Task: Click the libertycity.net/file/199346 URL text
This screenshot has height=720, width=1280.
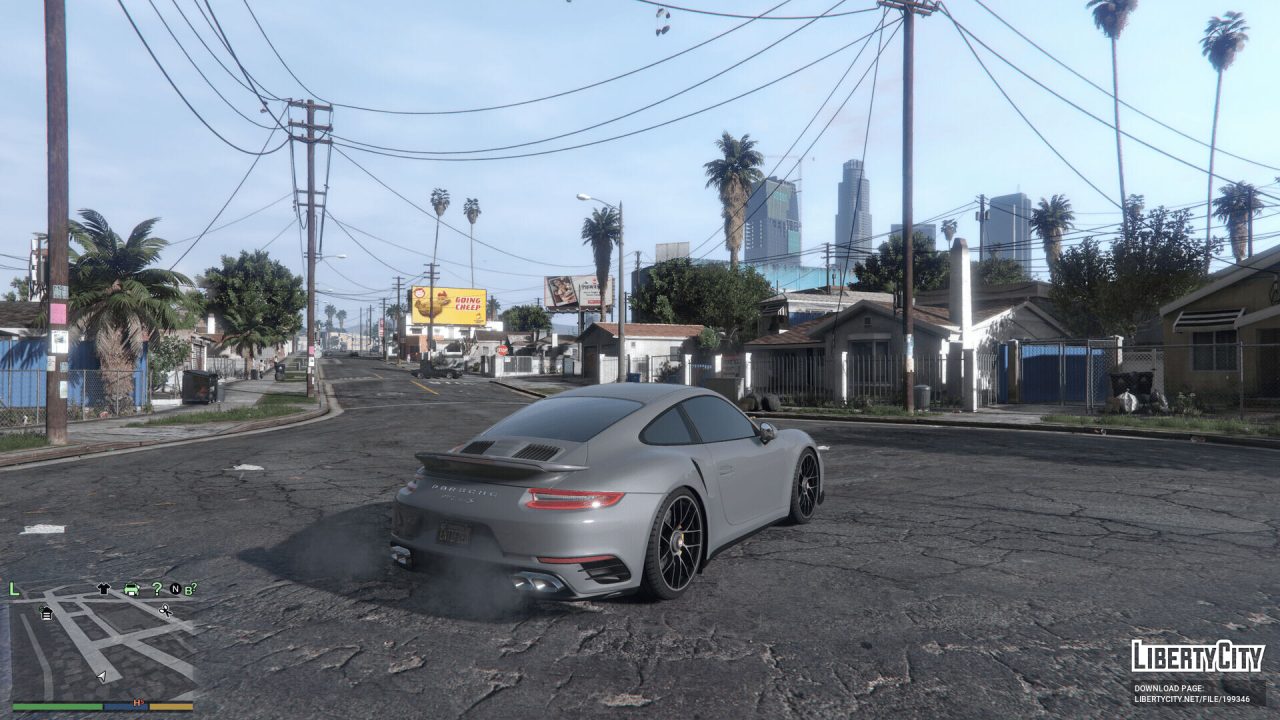Action: tap(1192, 700)
